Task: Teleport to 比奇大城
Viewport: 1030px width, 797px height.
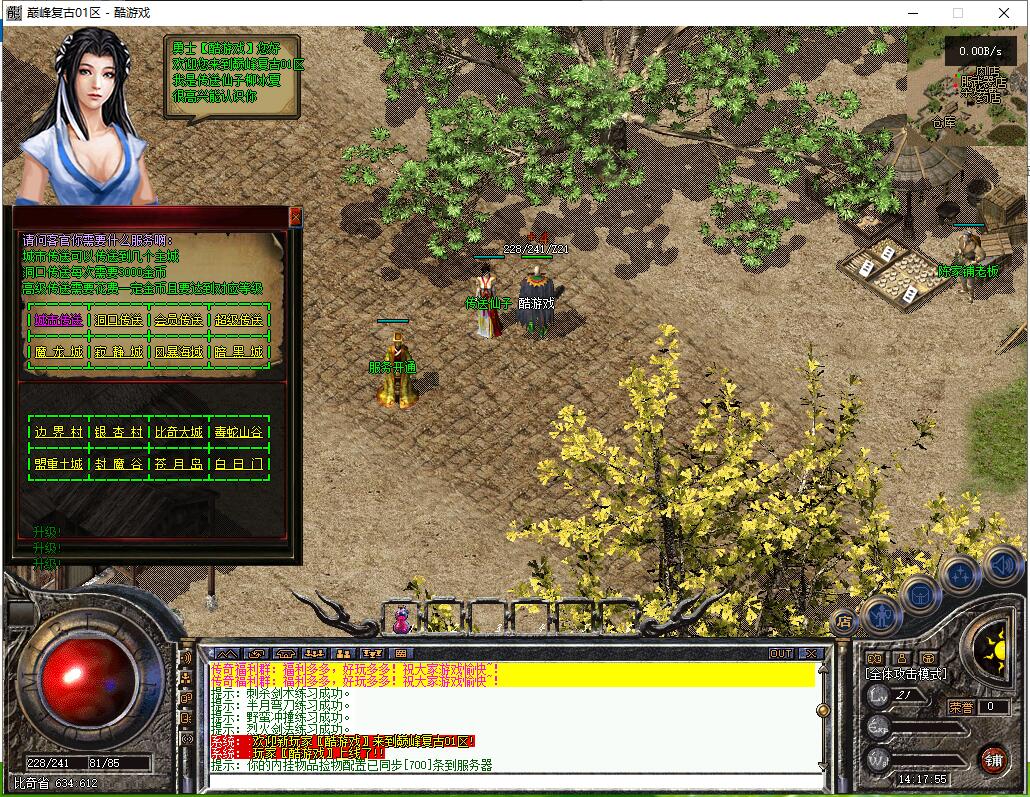Action: [179, 432]
